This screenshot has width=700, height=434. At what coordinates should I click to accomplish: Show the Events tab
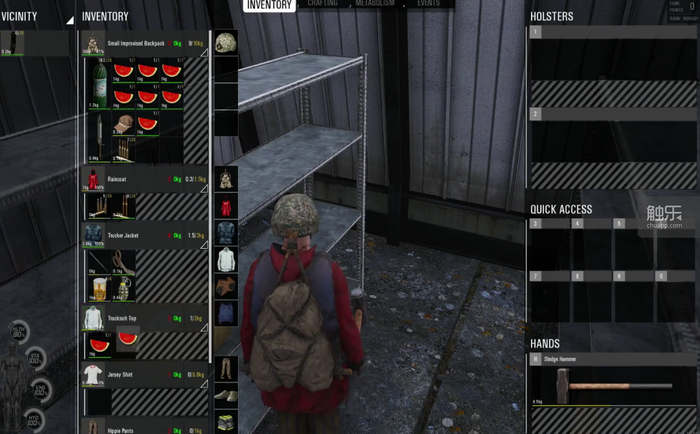428,5
